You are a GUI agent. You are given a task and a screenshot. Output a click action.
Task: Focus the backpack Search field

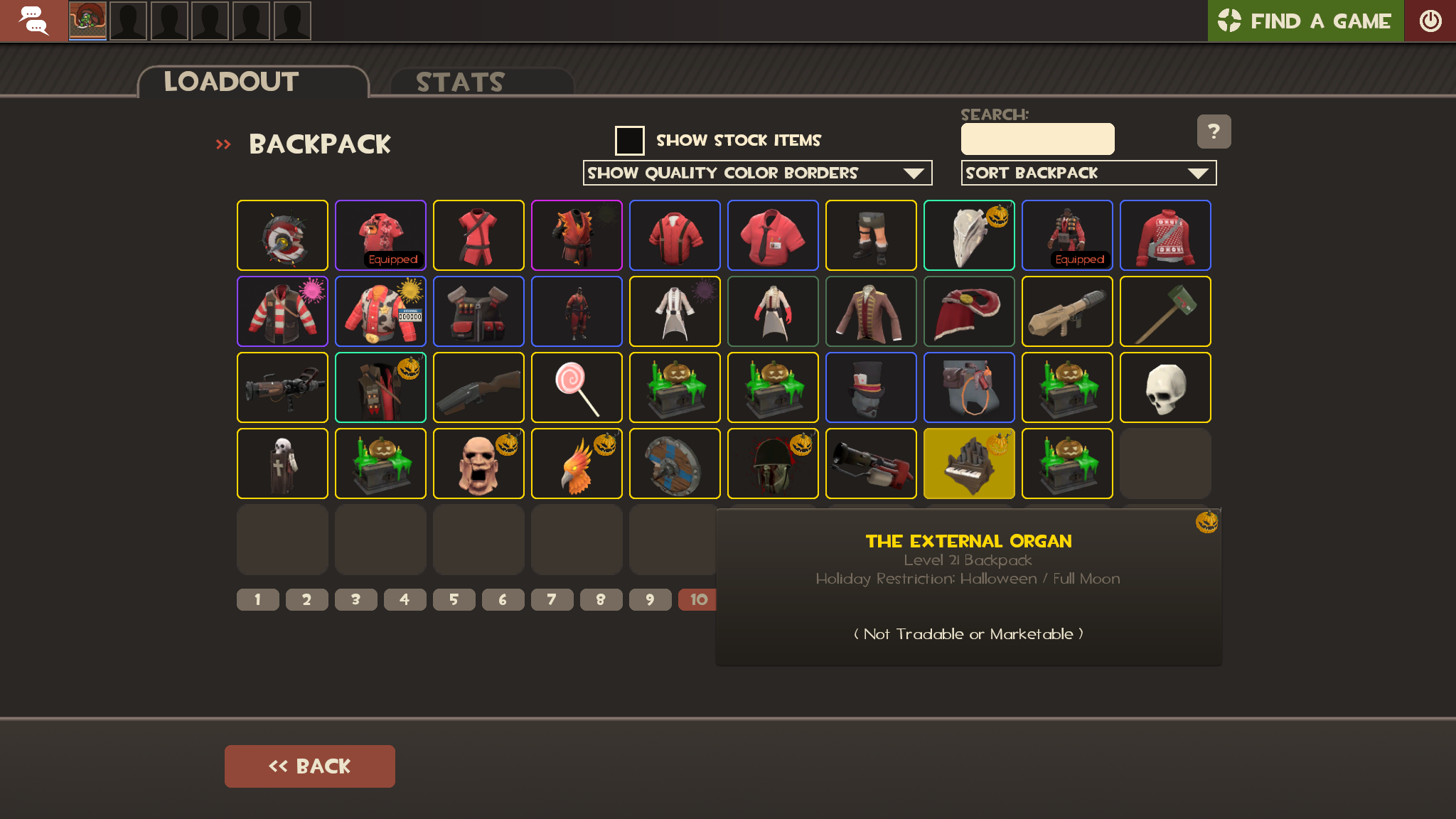(1037, 139)
